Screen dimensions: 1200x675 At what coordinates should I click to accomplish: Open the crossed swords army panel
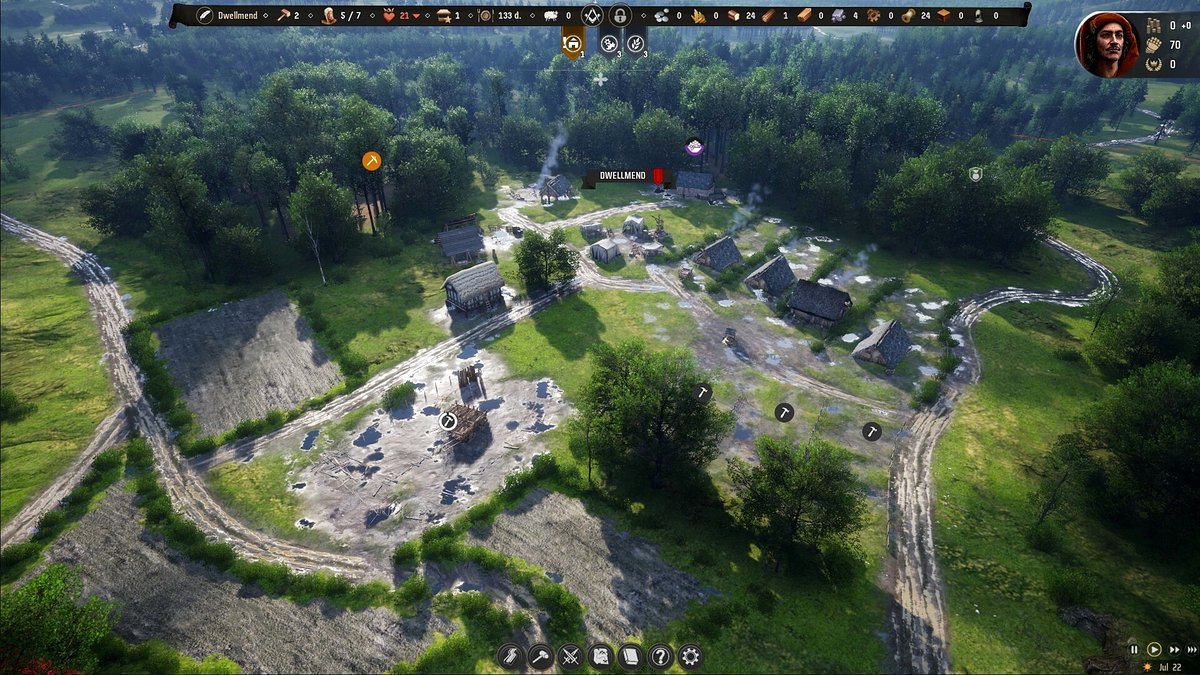click(570, 657)
